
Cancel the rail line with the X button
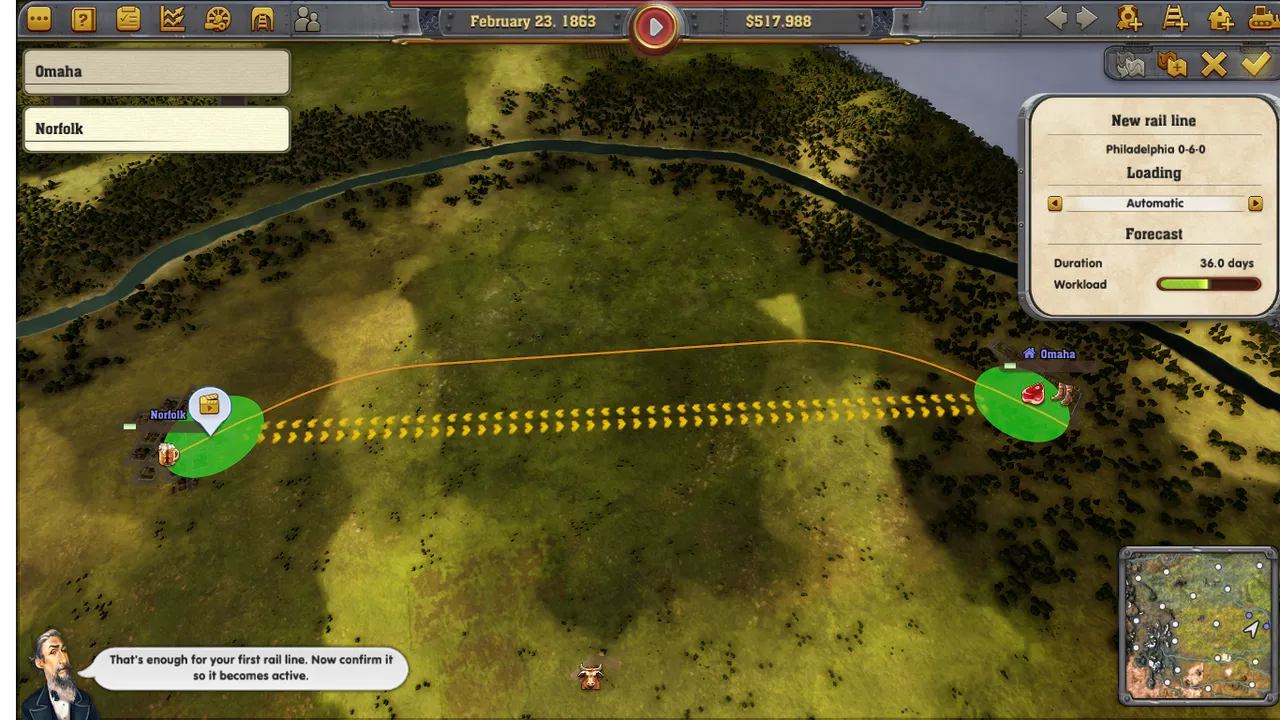click(x=1213, y=65)
